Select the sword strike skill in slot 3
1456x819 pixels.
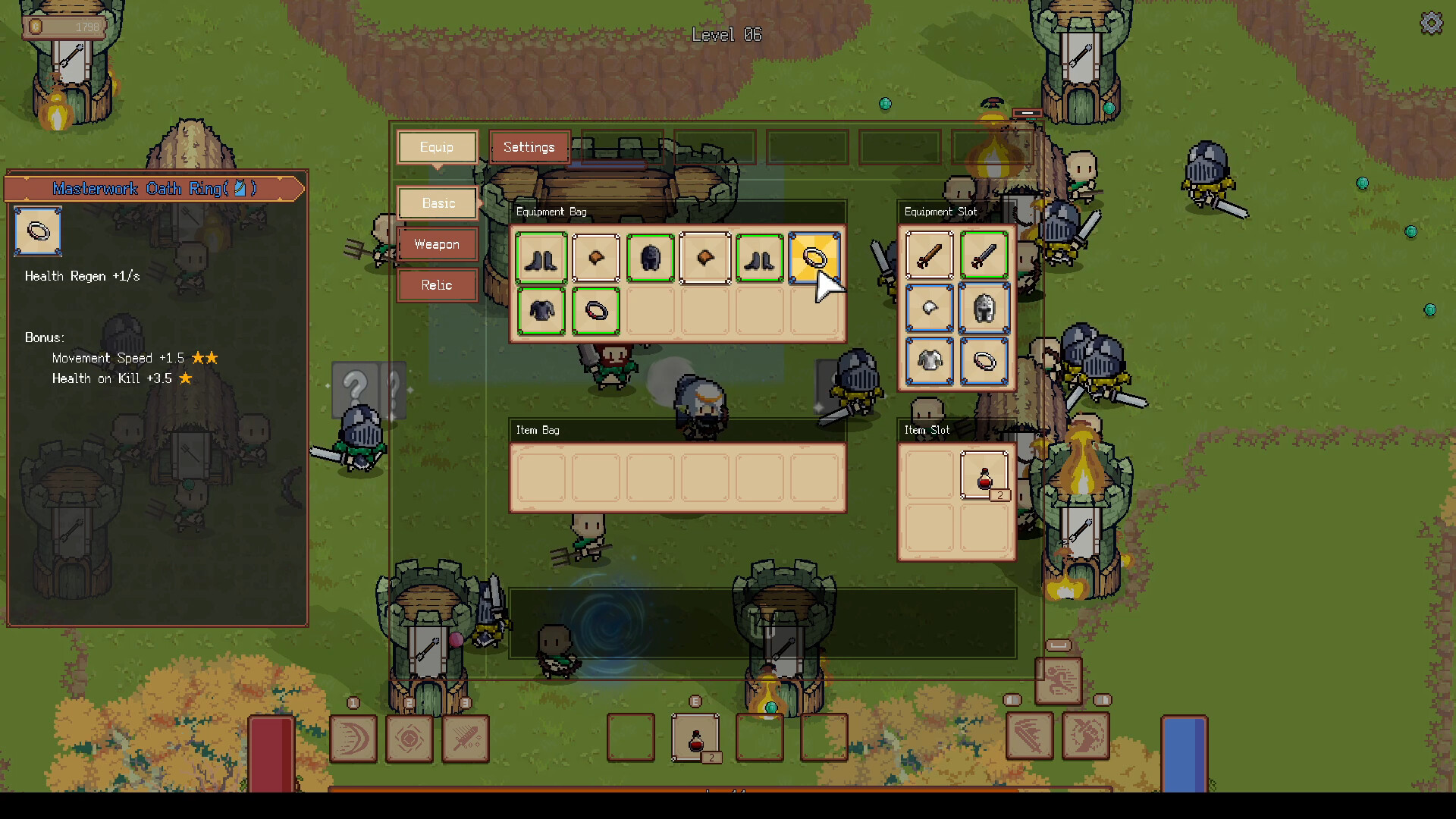[466, 739]
